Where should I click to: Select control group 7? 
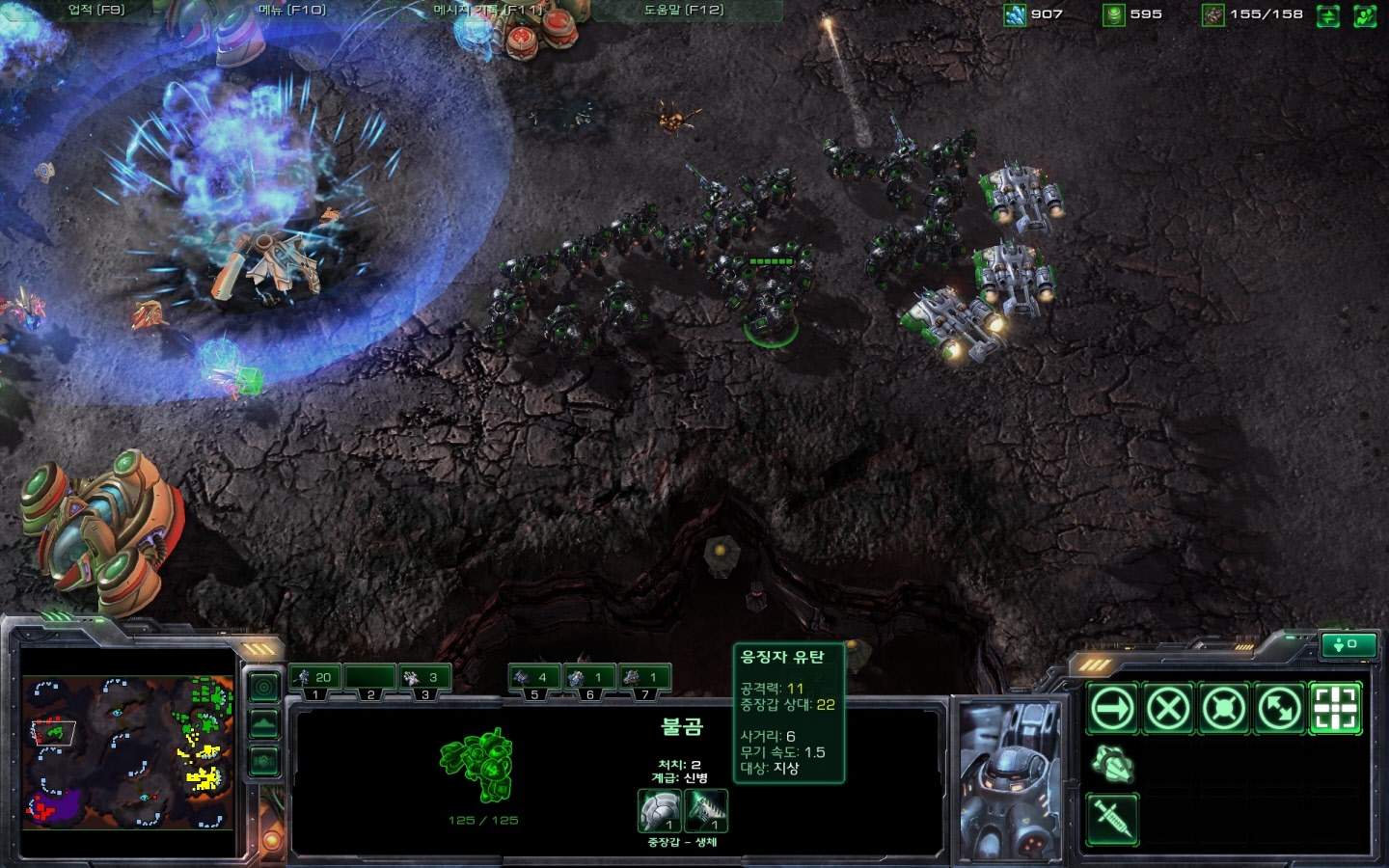click(x=643, y=679)
